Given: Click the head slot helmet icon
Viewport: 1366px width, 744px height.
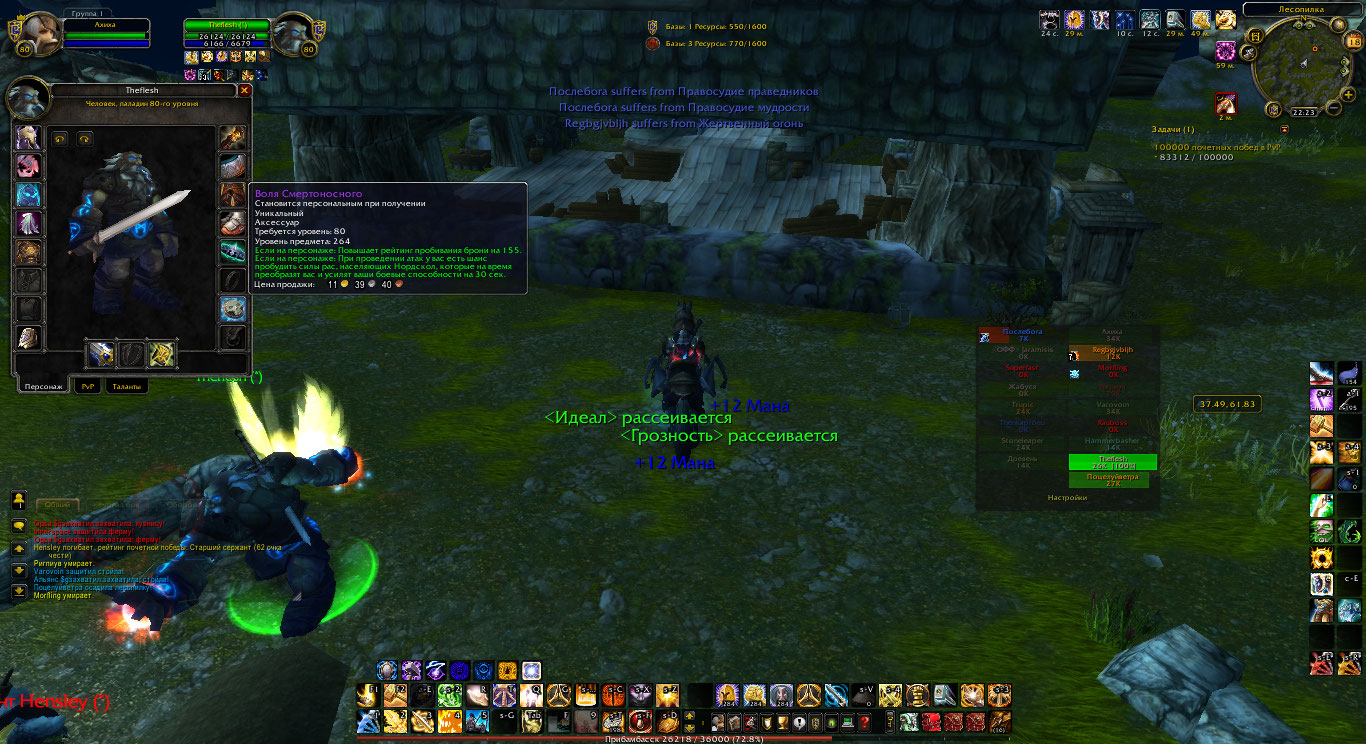Looking at the screenshot, I should (x=28, y=138).
